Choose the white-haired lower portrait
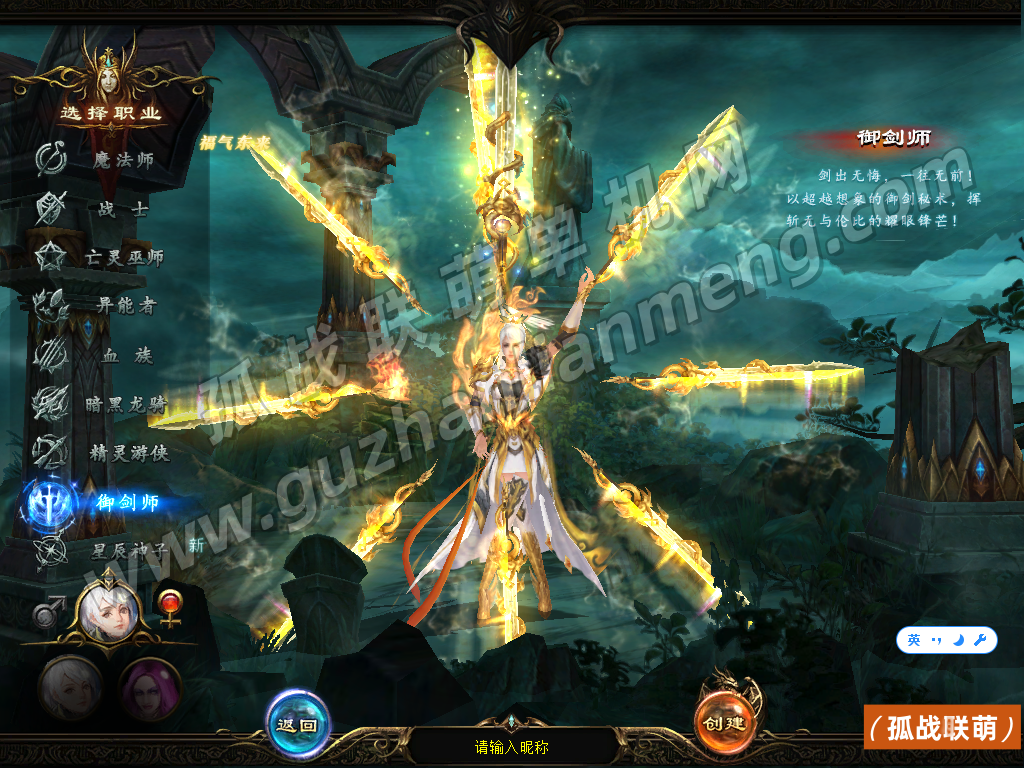This screenshot has width=1024, height=768. coord(70,689)
